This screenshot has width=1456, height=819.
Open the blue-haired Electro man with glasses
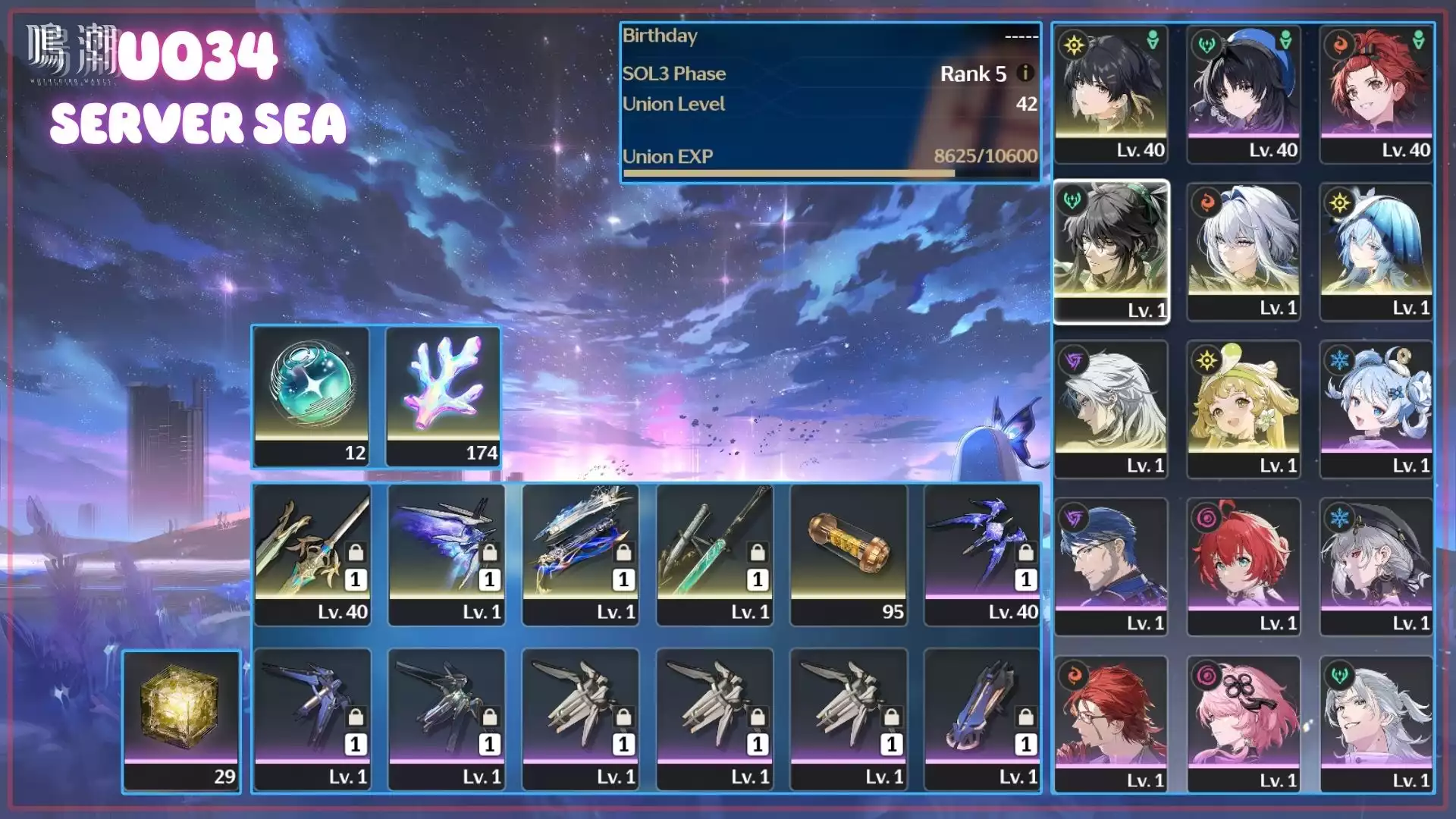(1110, 566)
